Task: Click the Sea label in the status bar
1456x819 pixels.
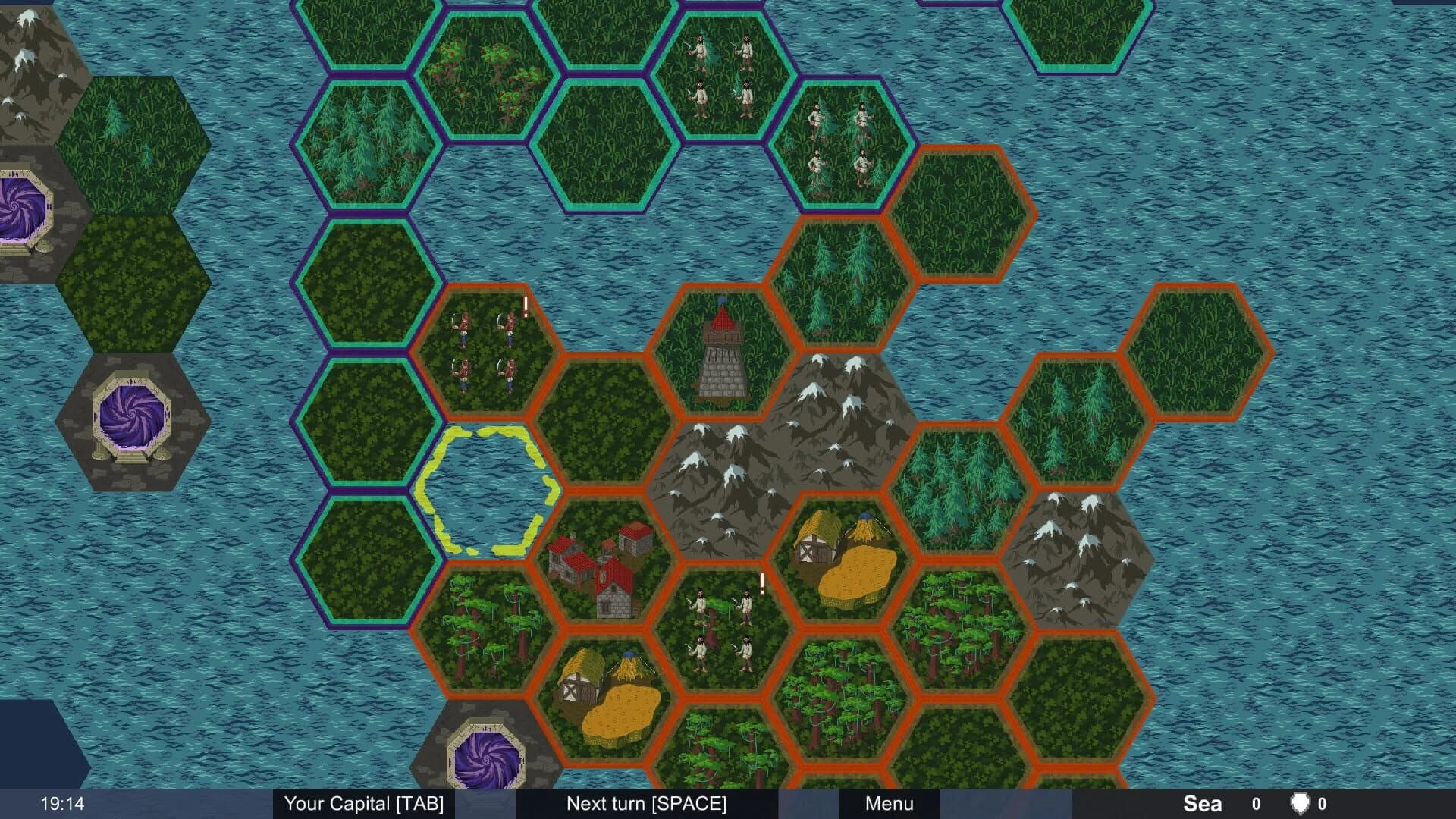Action: (1202, 802)
